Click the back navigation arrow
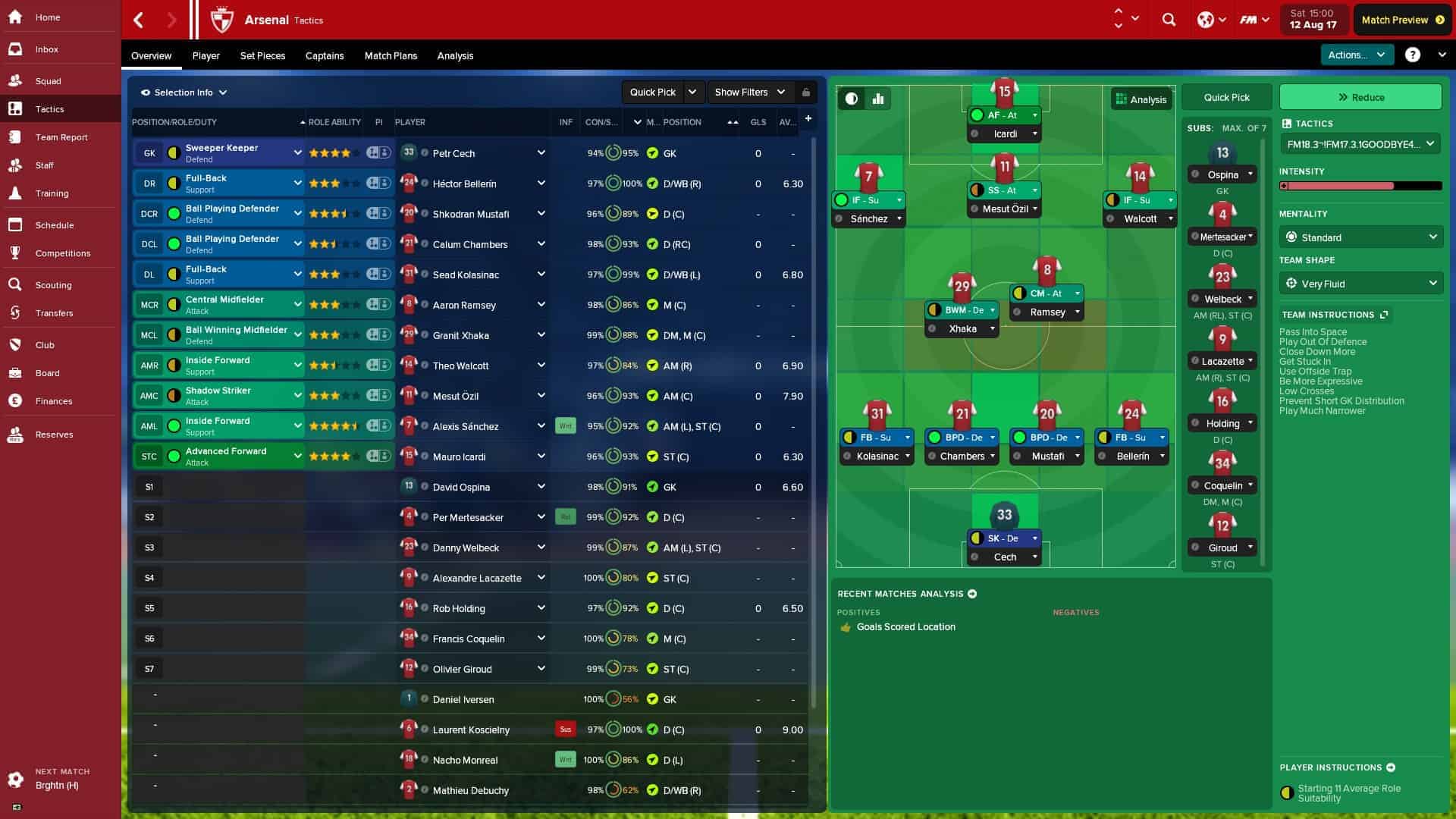 pyautogui.click(x=139, y=20)
